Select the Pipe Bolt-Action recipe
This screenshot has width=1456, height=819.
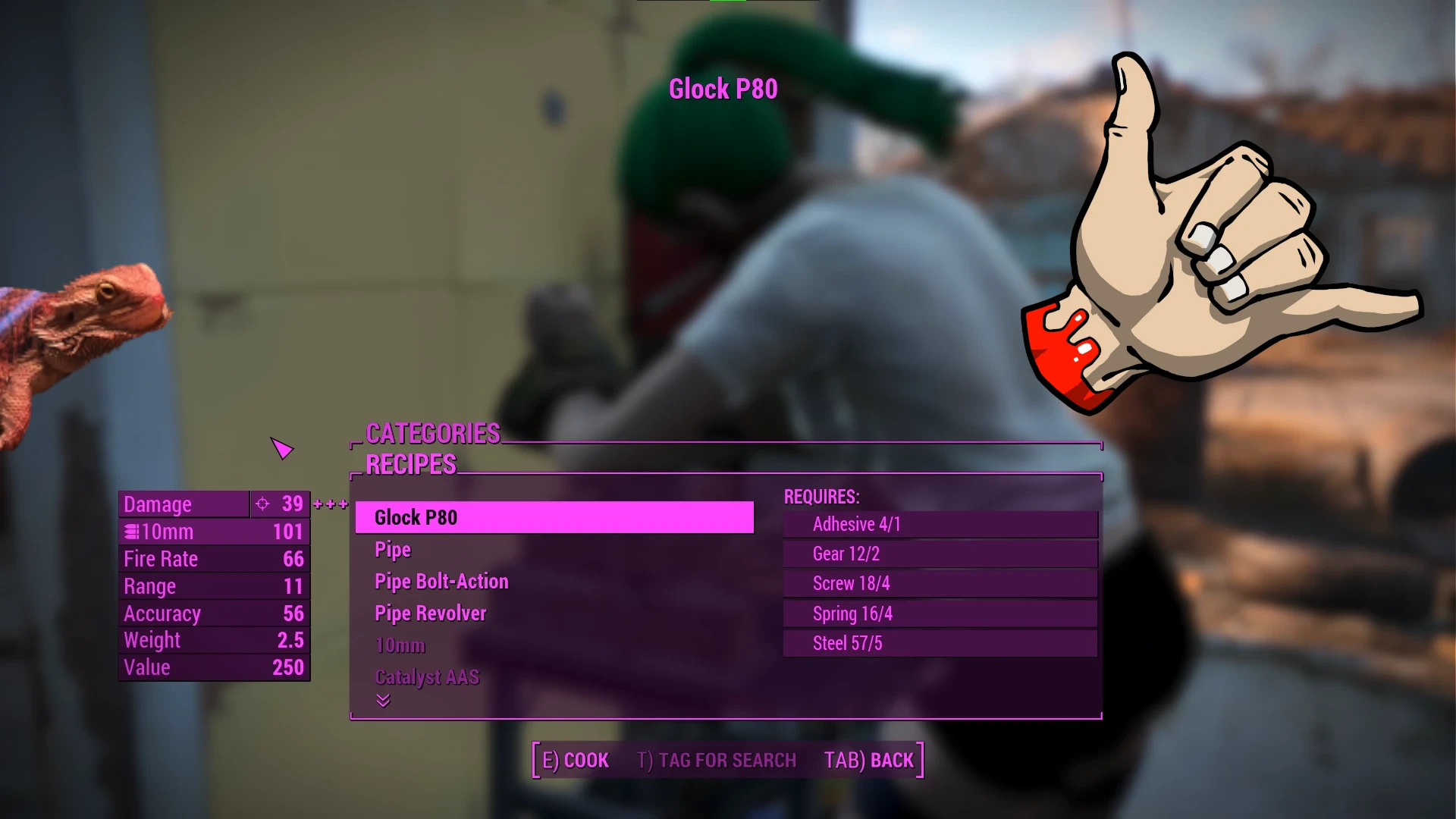point(441,581)
